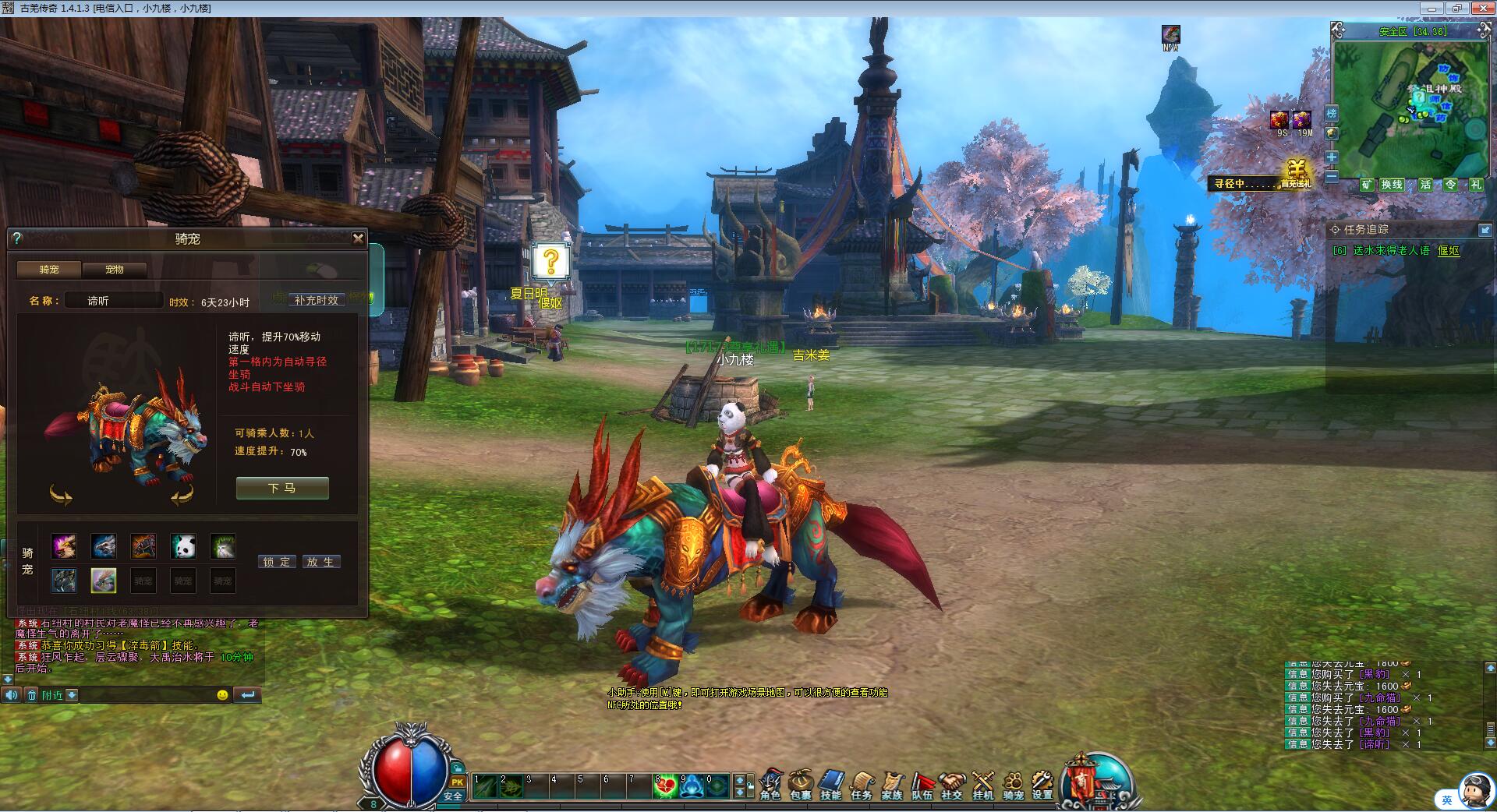The image size is (1497, 812).
Task: Minimize the game window
Action: pyautogui.click(x=1431, y=9)
